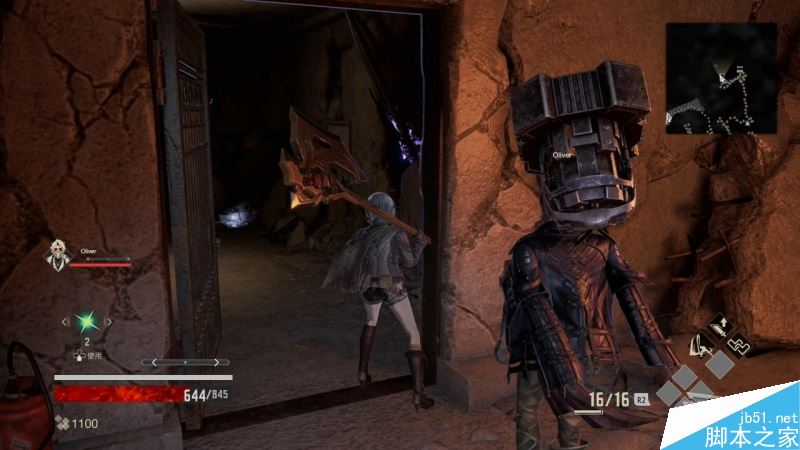Open the minimap in the corner

722,79
